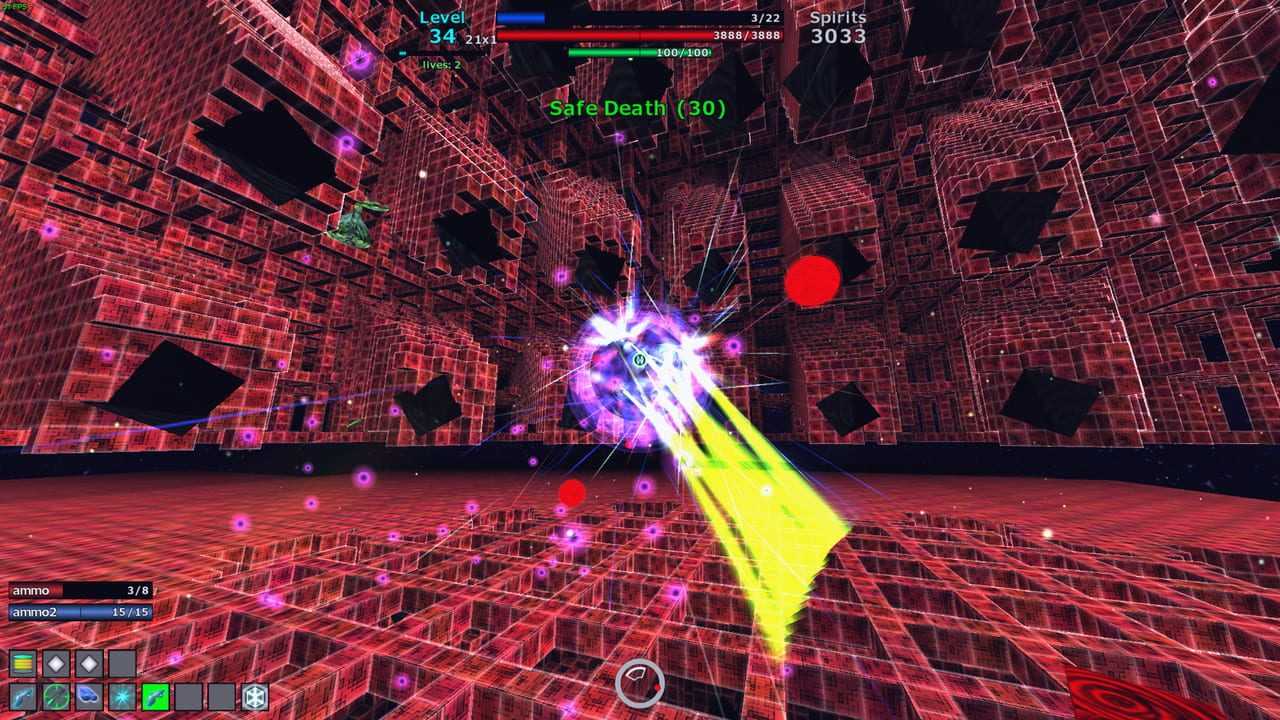Select the blue hovercraft-shaped item slot
1280x720 pixels.
click(x=89, y=696)
